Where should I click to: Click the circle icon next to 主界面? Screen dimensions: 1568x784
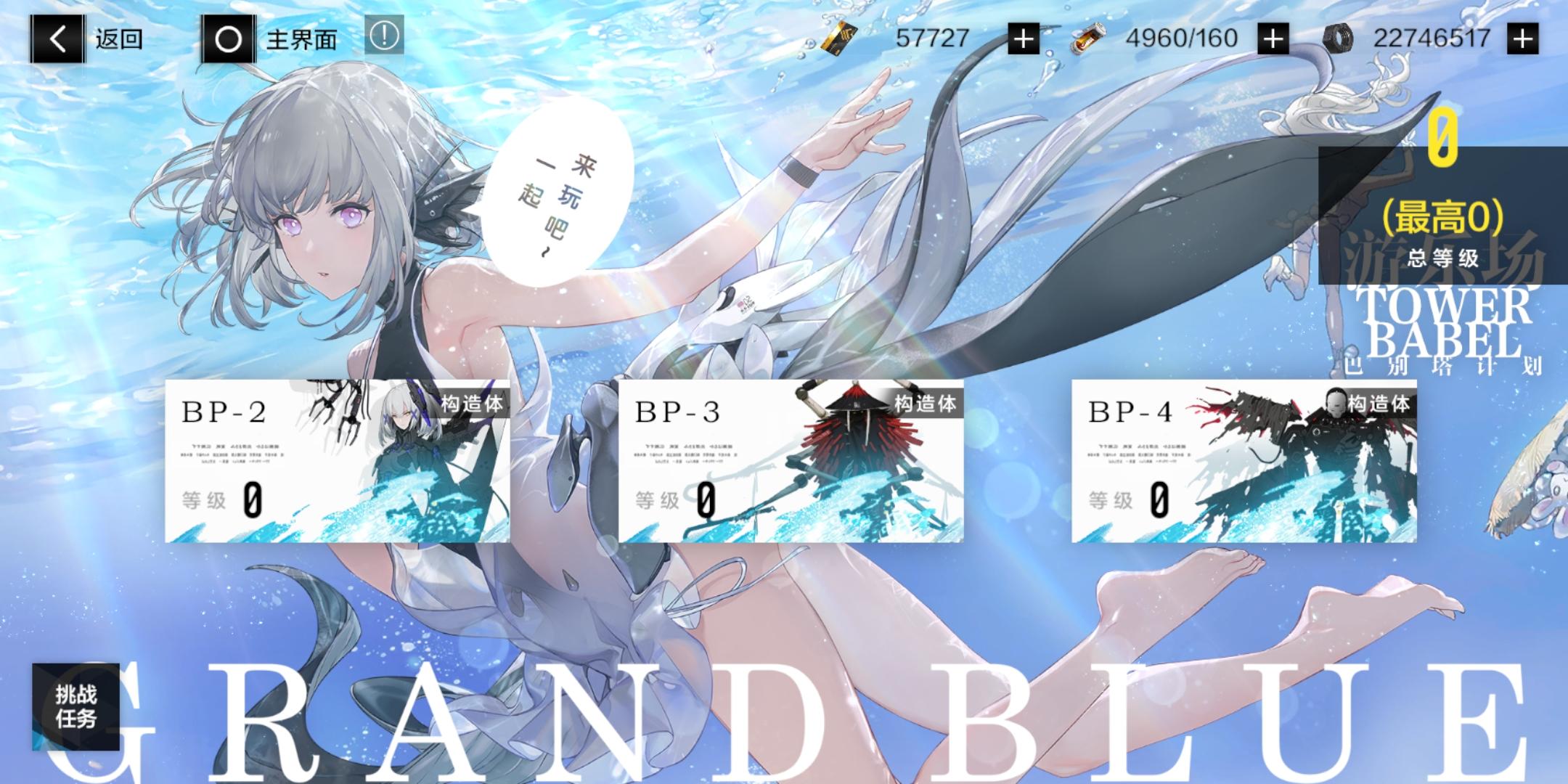(x=229, y=40)
